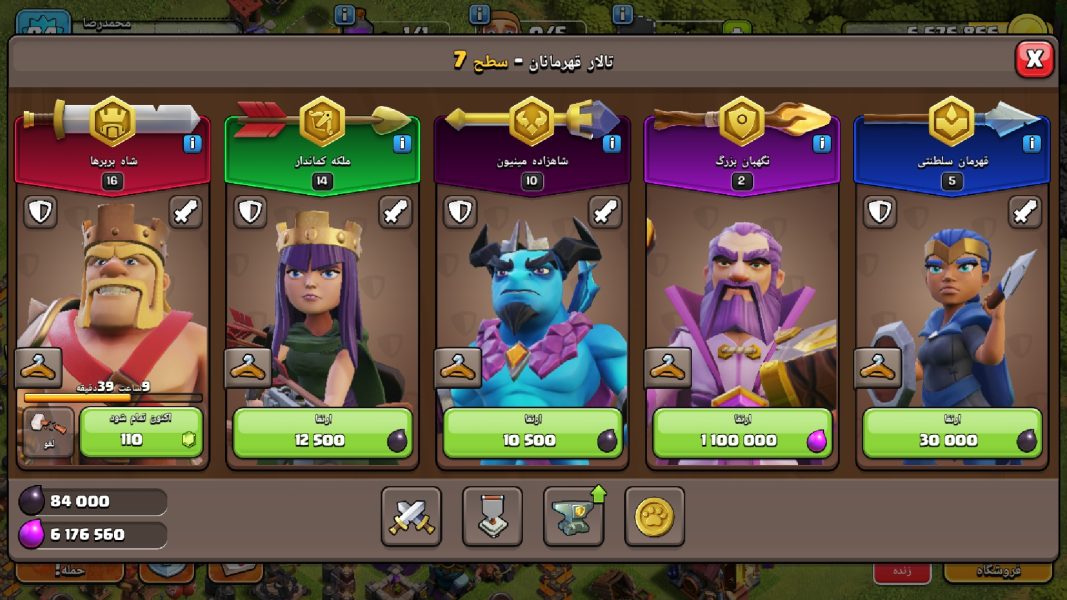1067x600 pixels.
Task: Show info for the Archer Queen
Action: coord(402,144)
